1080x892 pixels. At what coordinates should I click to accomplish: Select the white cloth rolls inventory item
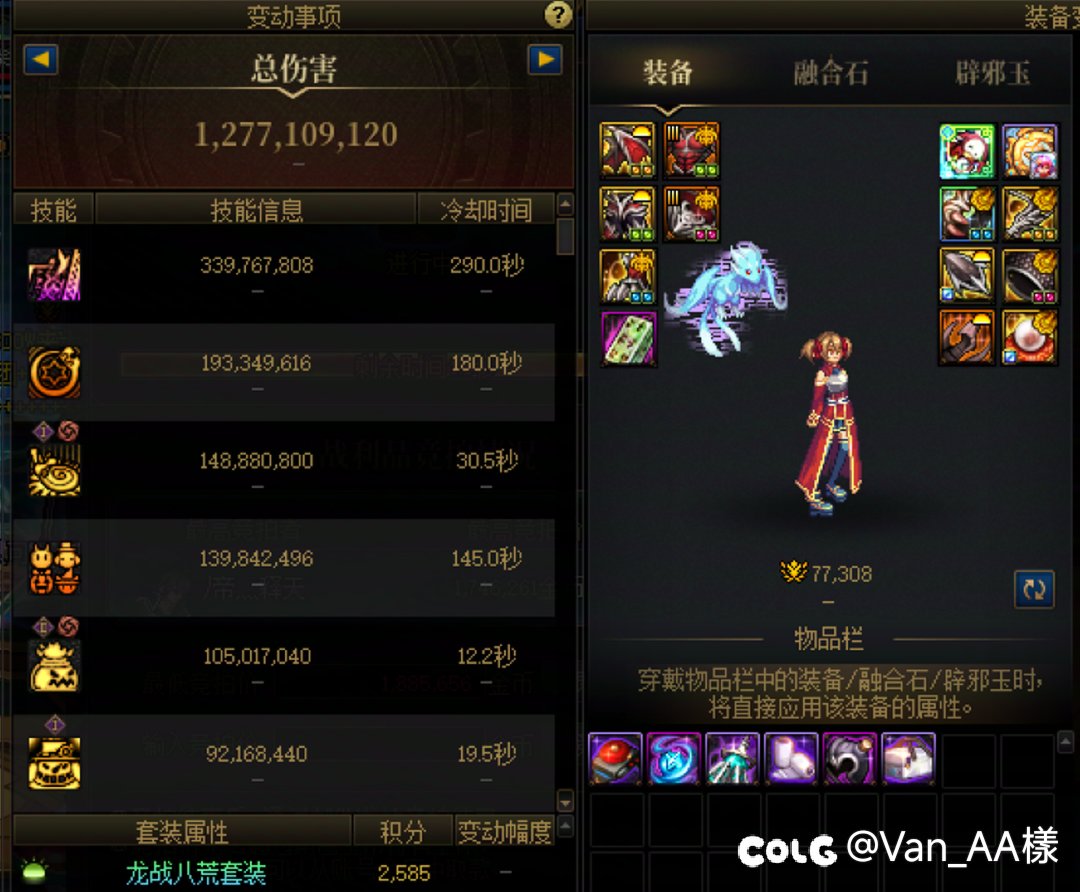click(791, 760)
